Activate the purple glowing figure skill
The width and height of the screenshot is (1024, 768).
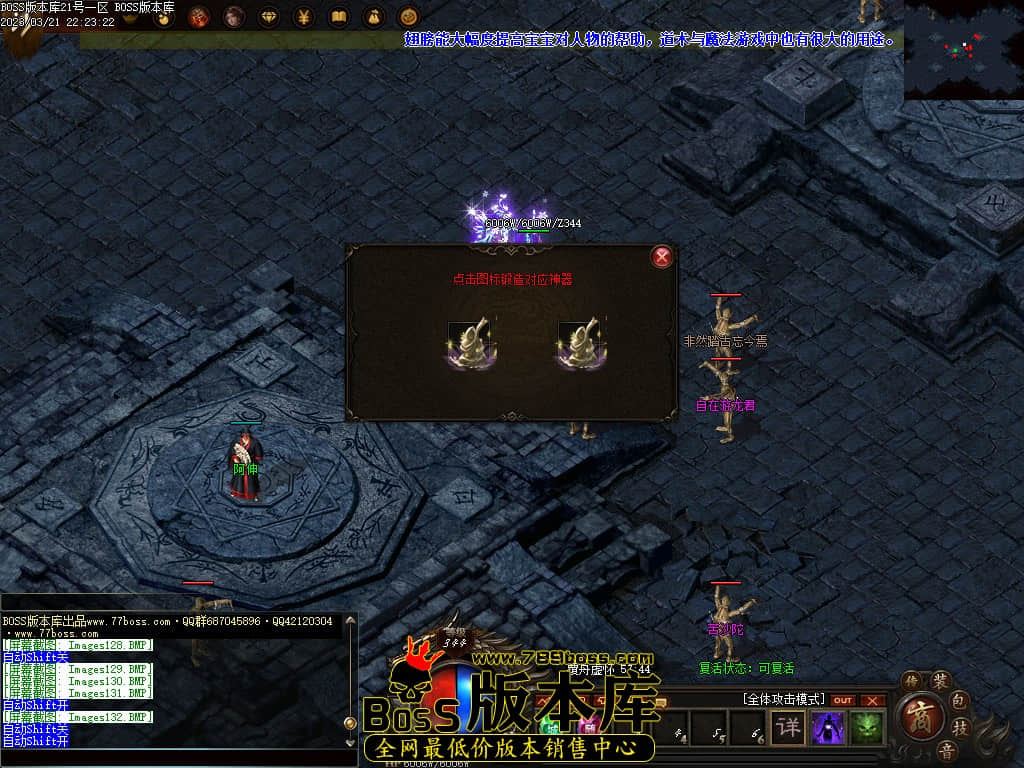[x=828, y=727]
